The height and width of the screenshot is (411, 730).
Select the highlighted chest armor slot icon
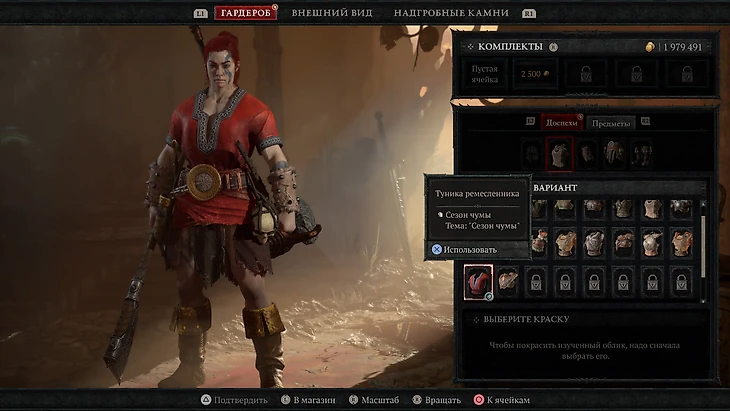560,154
